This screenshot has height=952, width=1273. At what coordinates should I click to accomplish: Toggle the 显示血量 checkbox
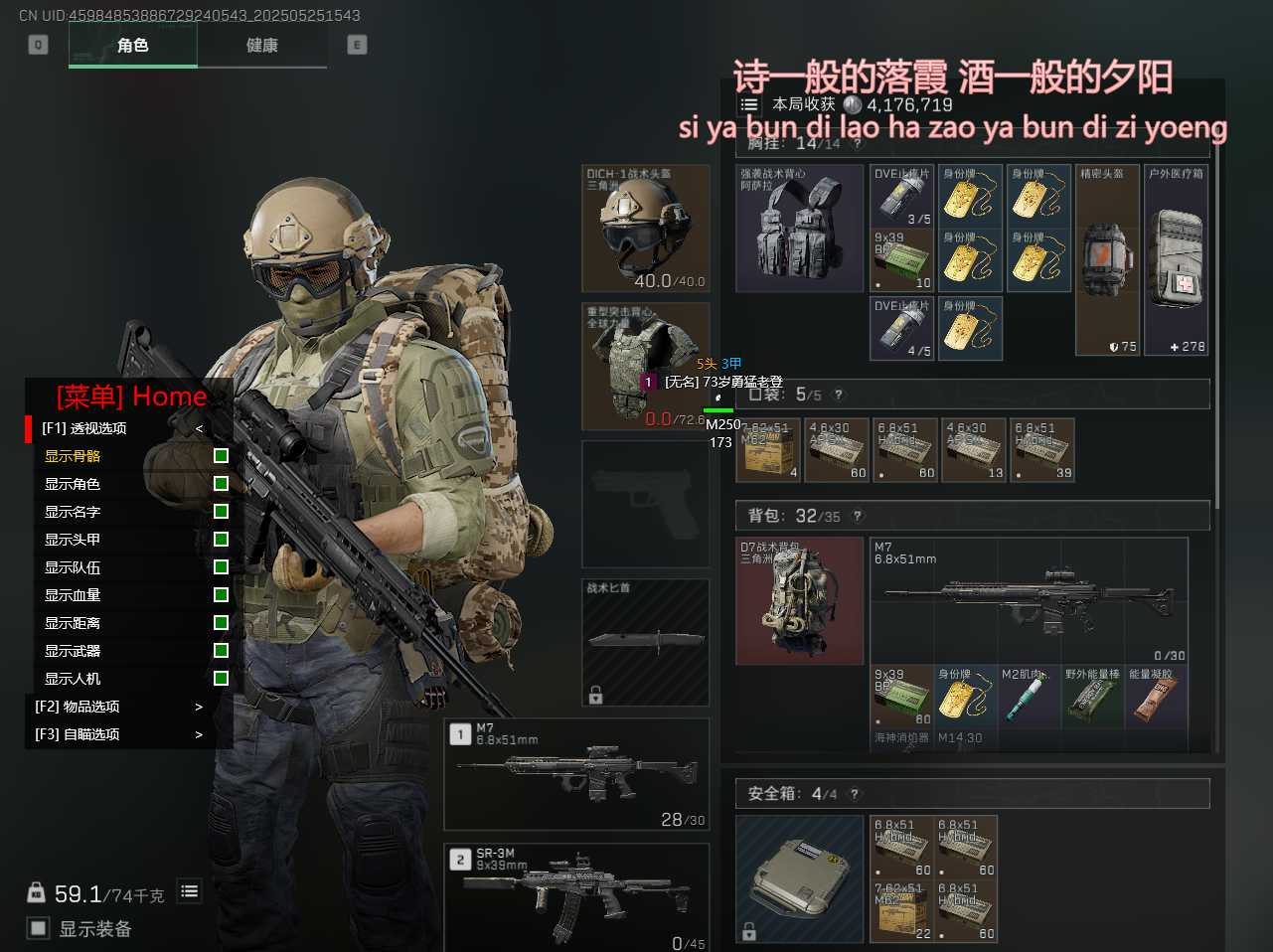pos(221,595)
